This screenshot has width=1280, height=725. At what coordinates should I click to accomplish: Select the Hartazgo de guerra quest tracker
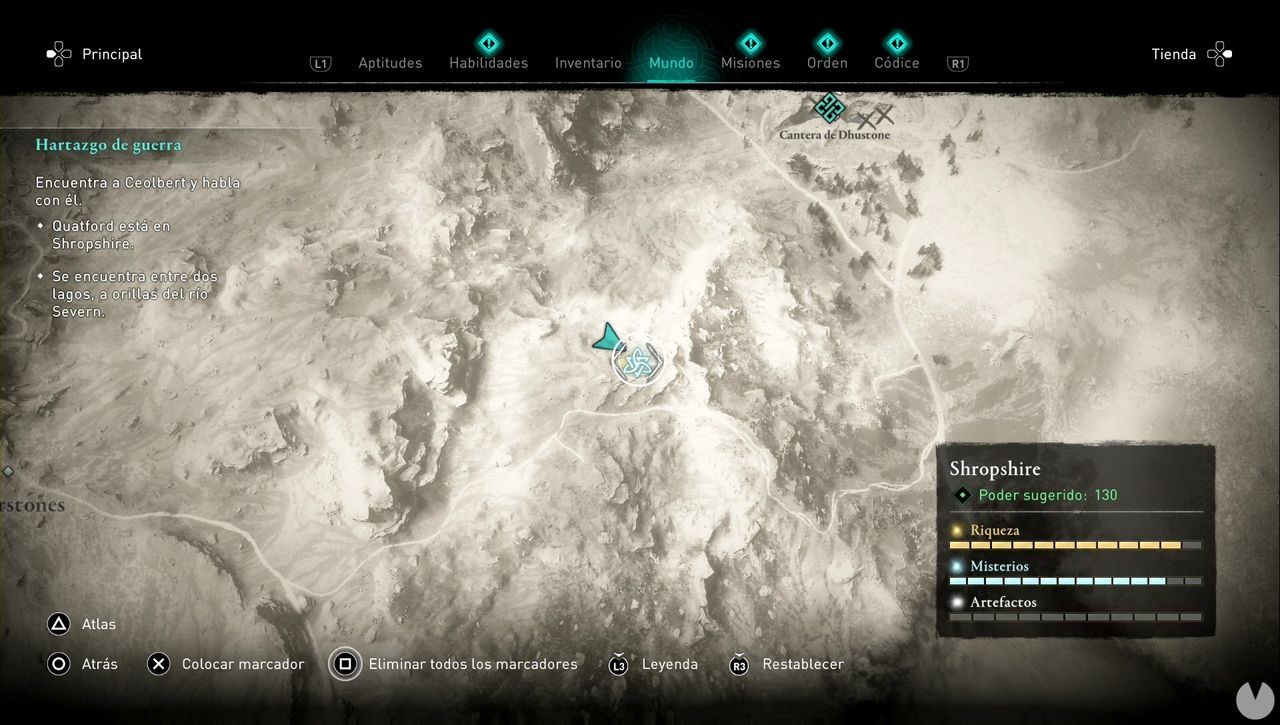pos(109,145)
